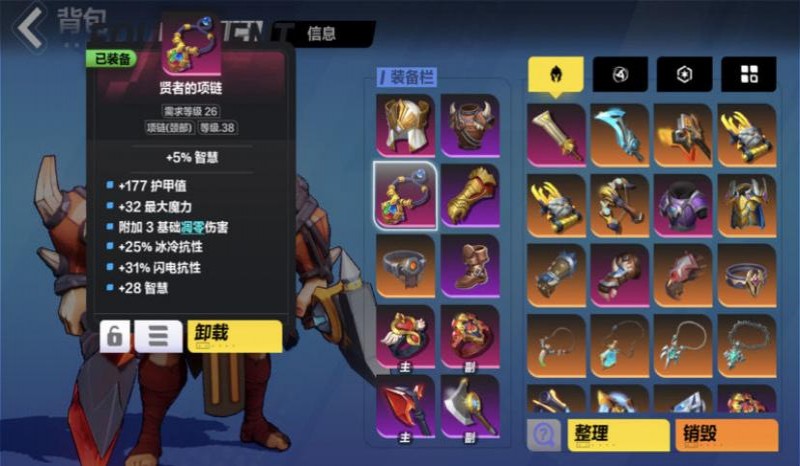
Task: Select the equipped grey belt slot
Action: (404, 264)
